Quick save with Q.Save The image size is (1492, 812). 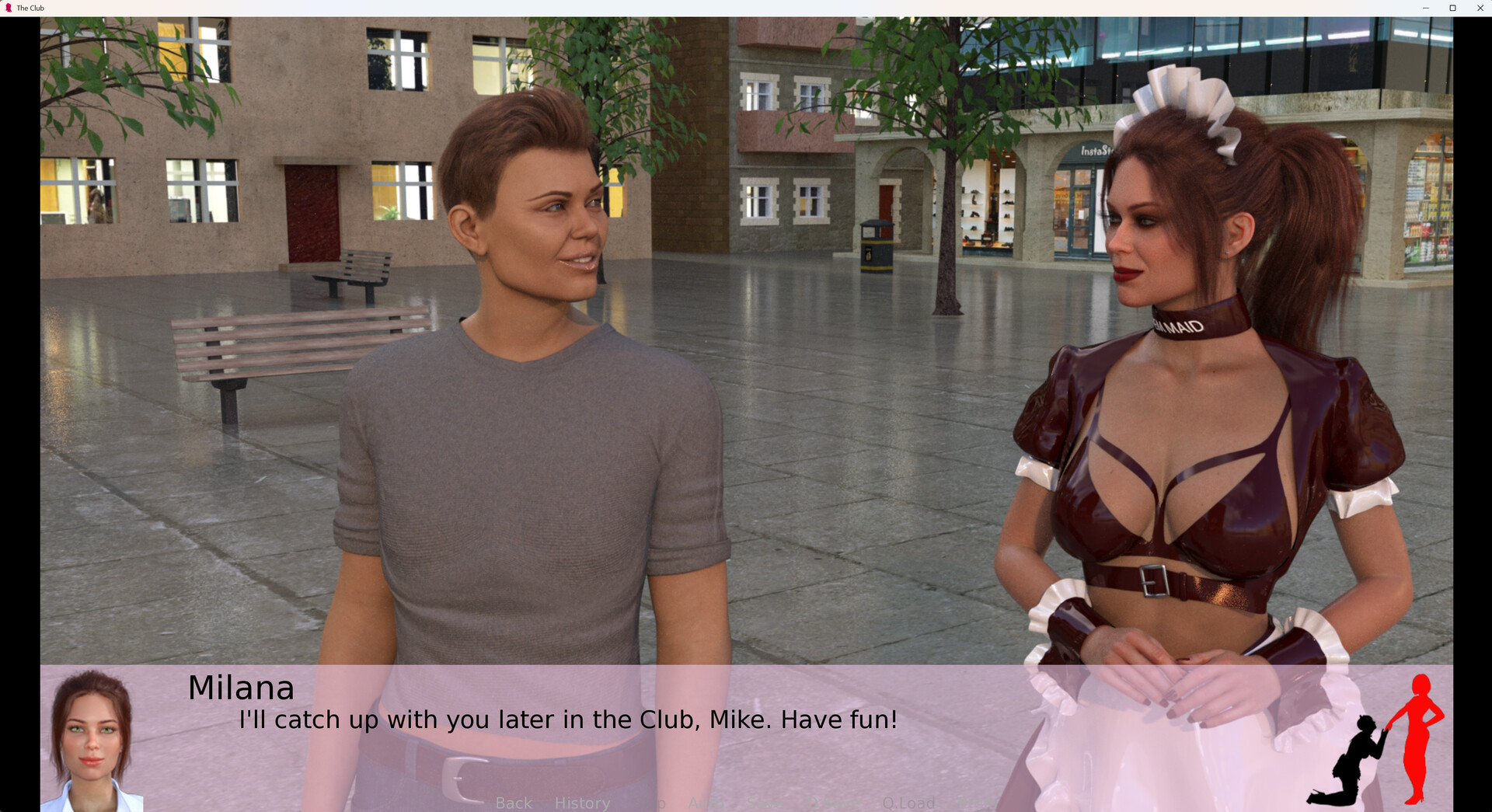coord(835,803)
